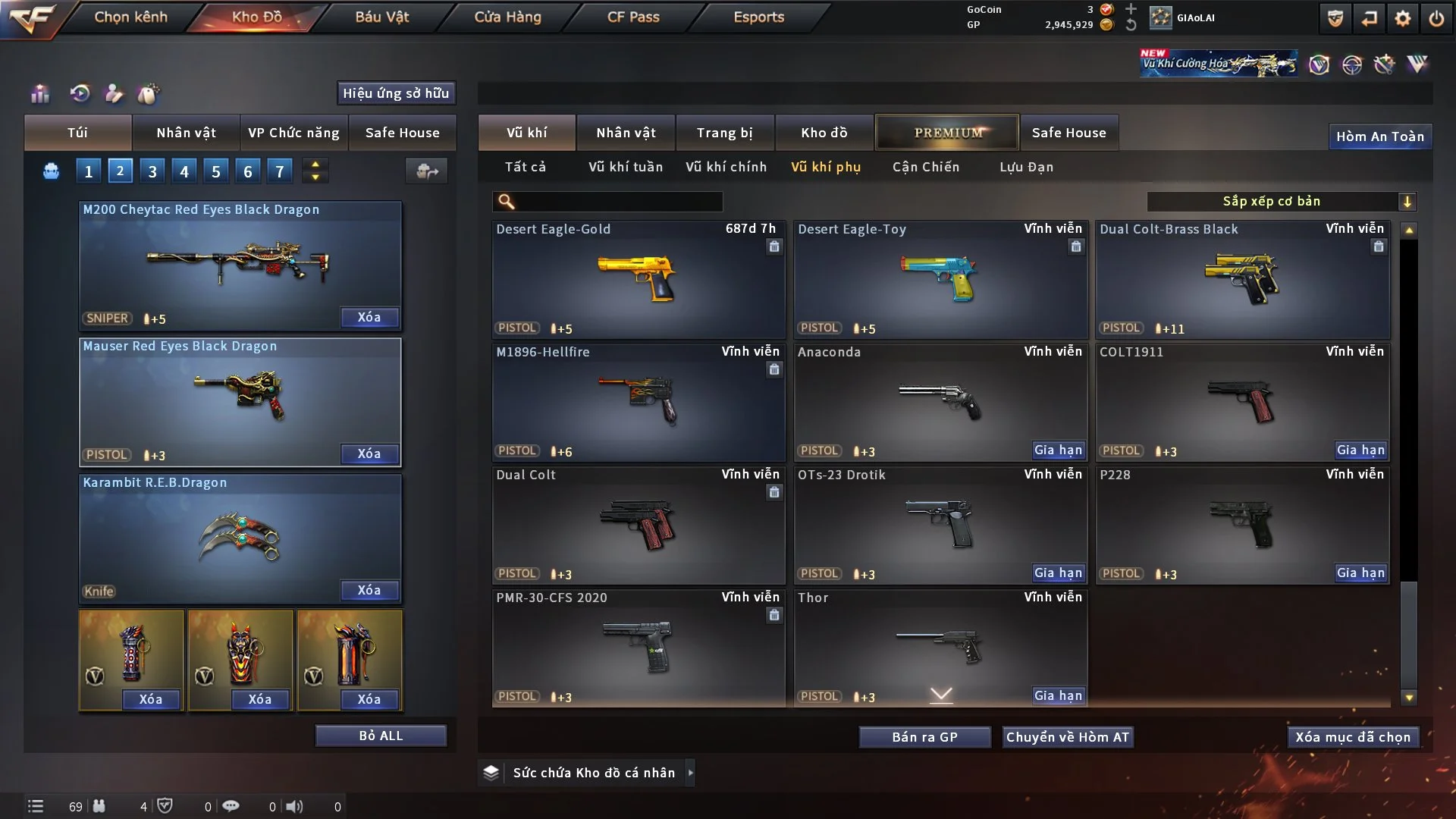Click the Bỏ ALL button
This screenshot has width=1456, height=819.
click(381, 736)
